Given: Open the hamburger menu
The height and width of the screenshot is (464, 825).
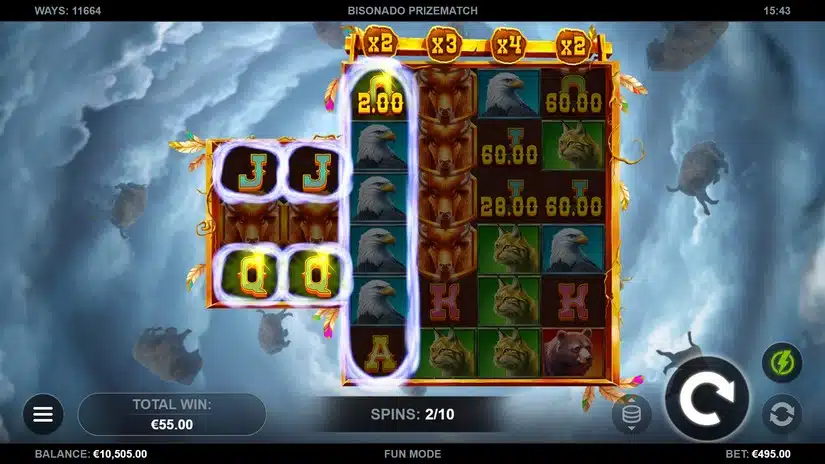Looking at the screenshot, I should [43, 413].
